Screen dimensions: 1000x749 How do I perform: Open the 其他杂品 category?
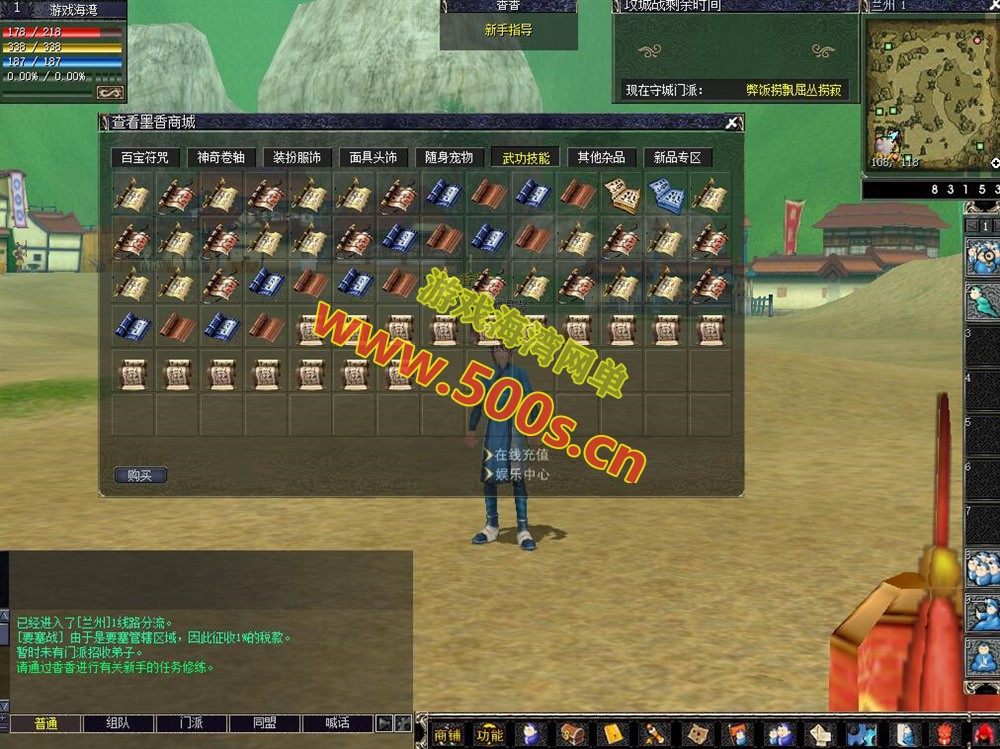(x=601, y=157)
